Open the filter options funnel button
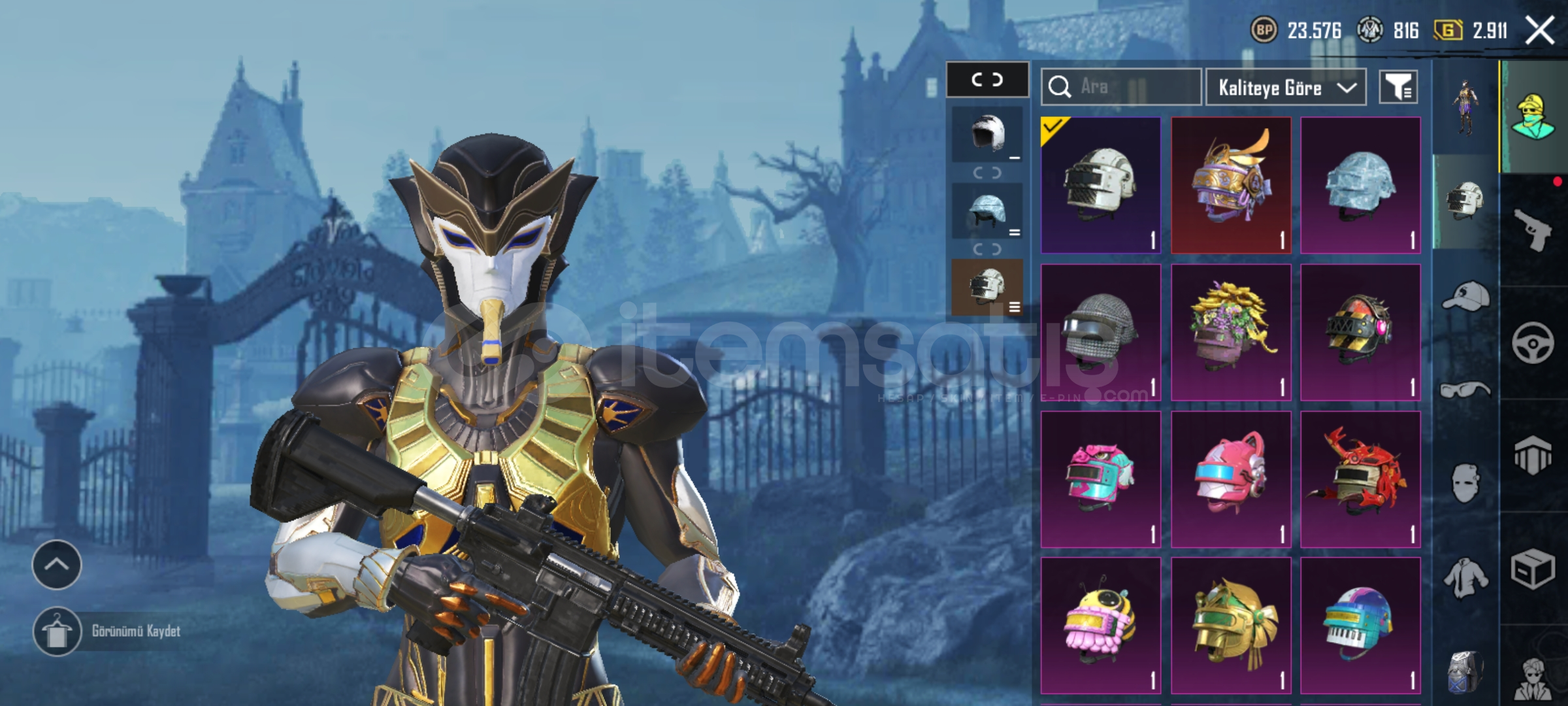This screenshot has width=1568, height=706. [x=1398, y=88]
